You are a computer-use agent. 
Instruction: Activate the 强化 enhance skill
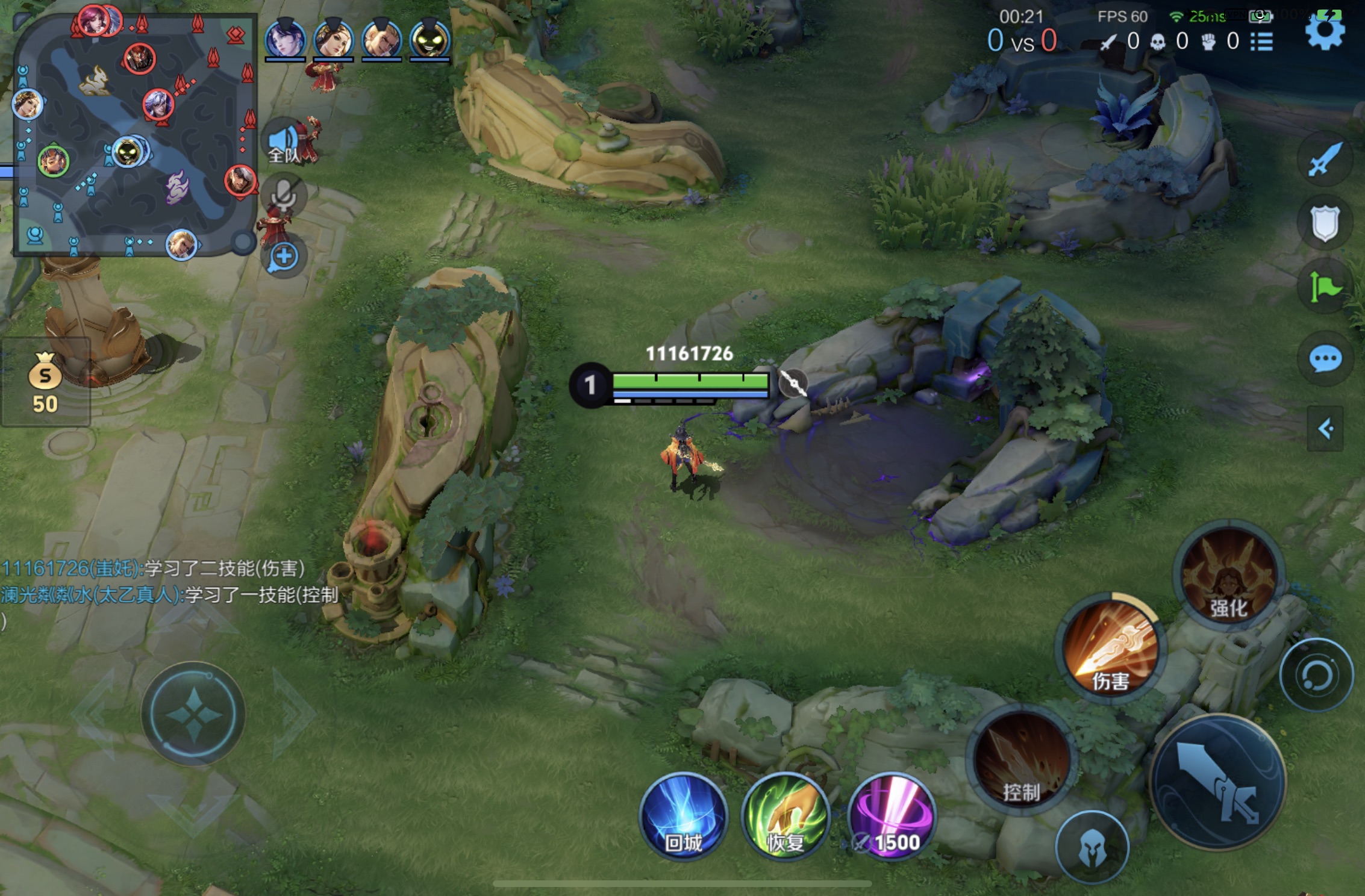click(x=1228, y=575)
